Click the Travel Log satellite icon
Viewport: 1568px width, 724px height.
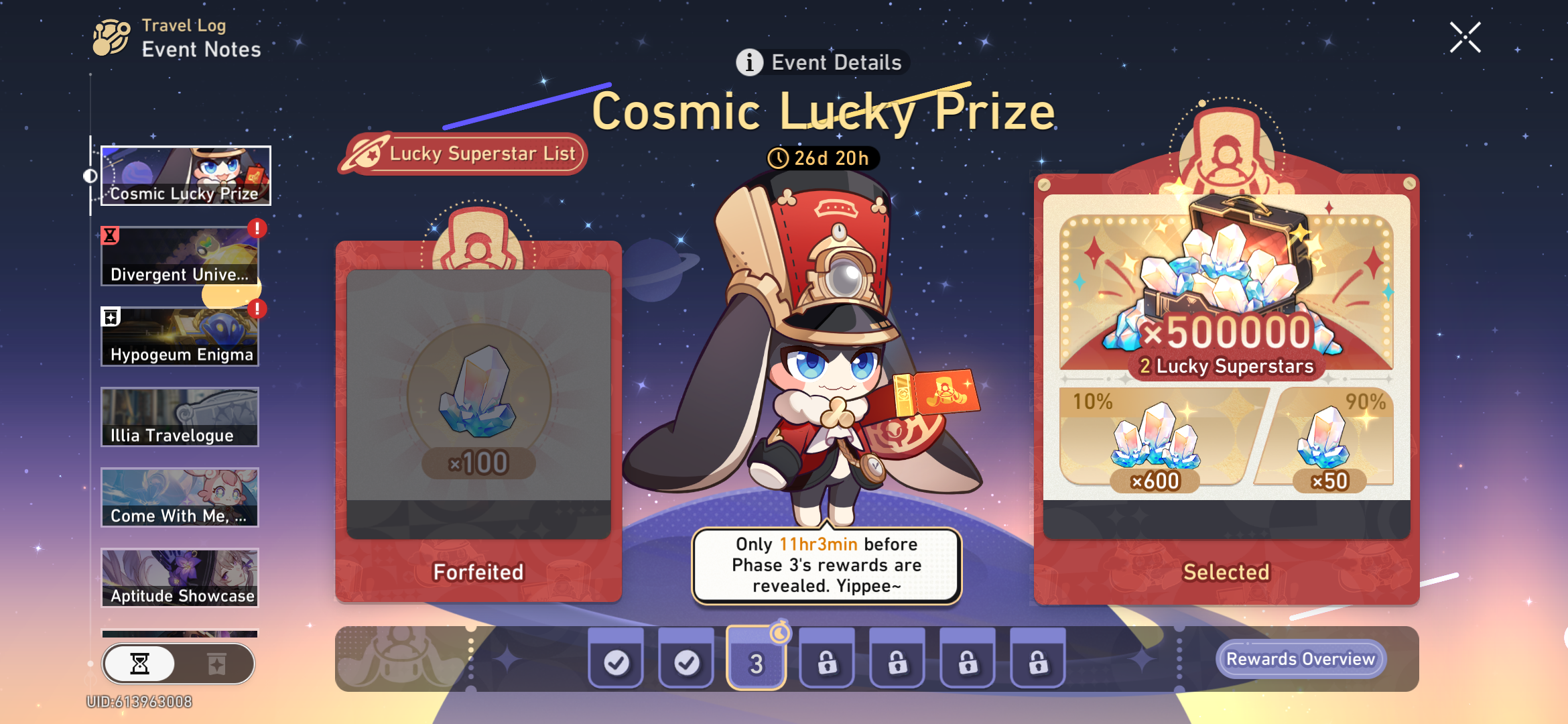(111, 36)
